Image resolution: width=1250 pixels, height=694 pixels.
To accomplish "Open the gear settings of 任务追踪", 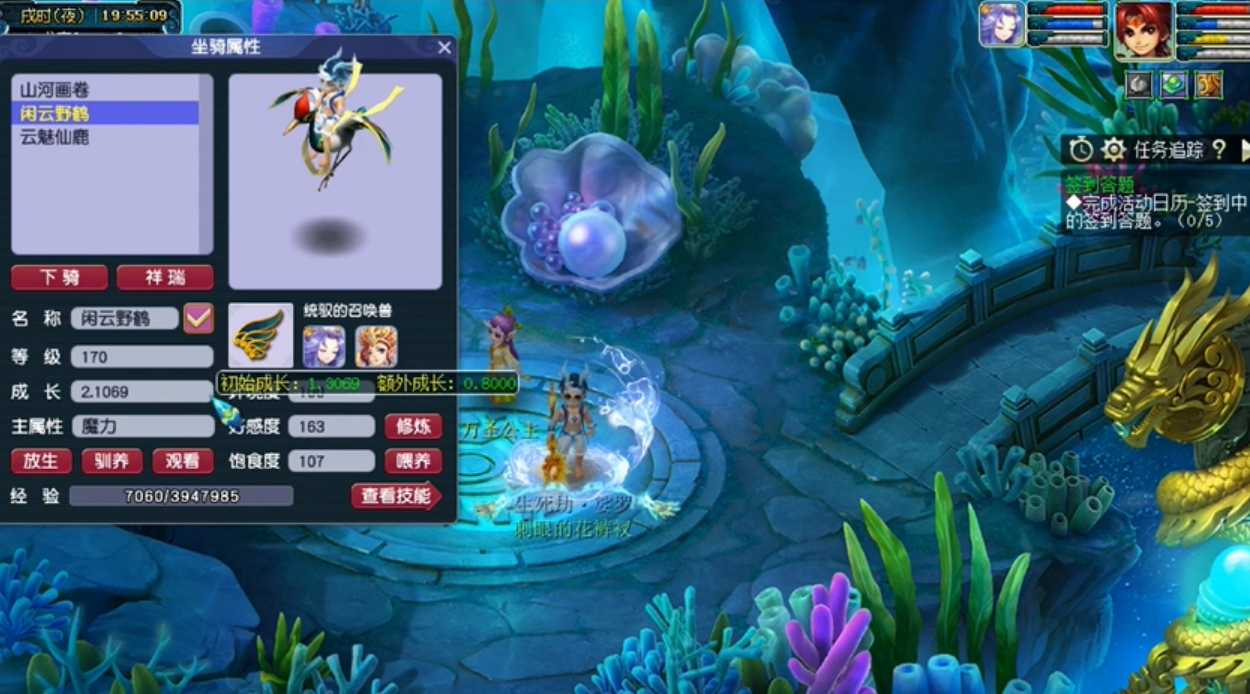I will tap(1113, 150).
